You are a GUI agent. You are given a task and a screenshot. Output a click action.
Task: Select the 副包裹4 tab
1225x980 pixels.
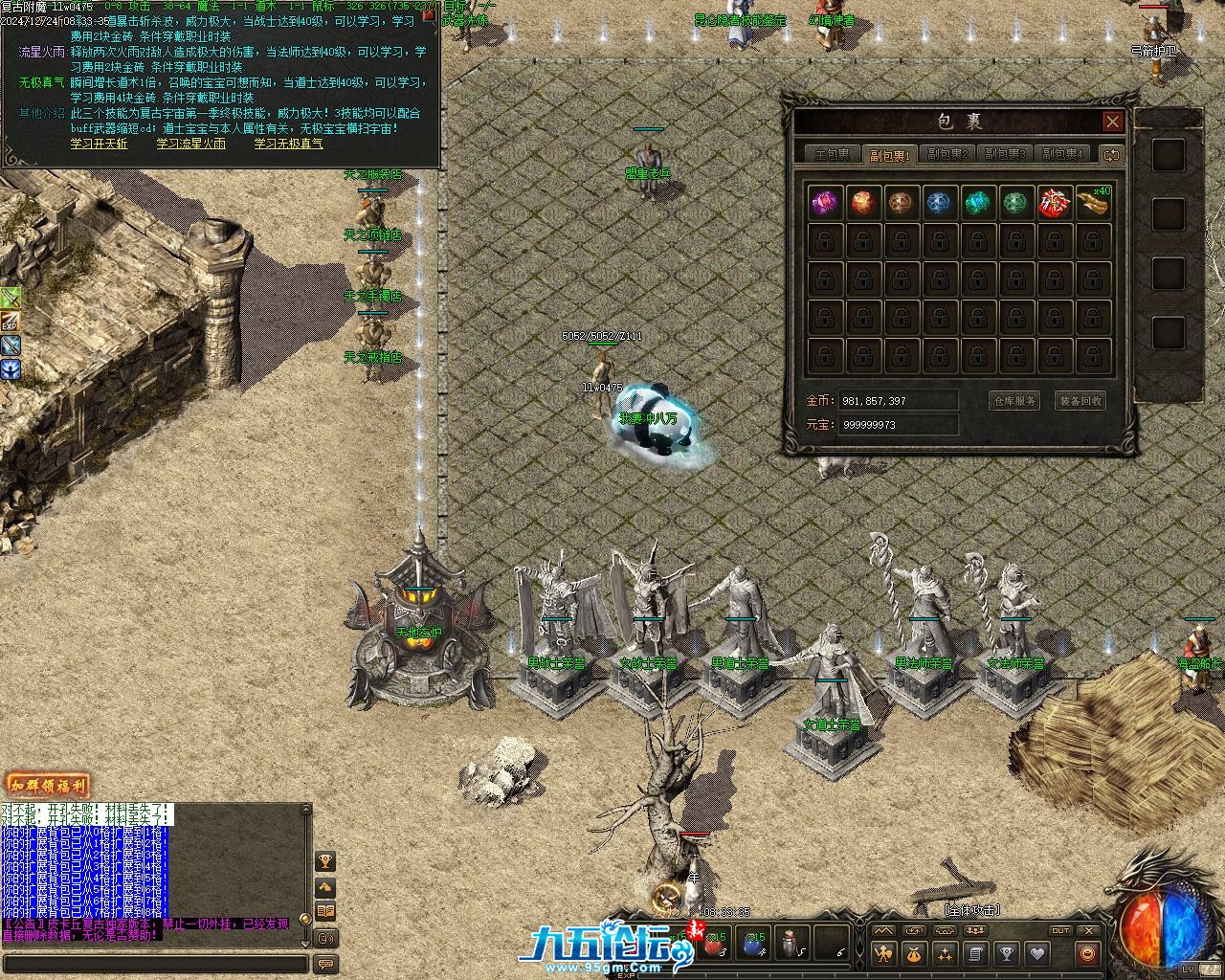(x=1063, y=154)
